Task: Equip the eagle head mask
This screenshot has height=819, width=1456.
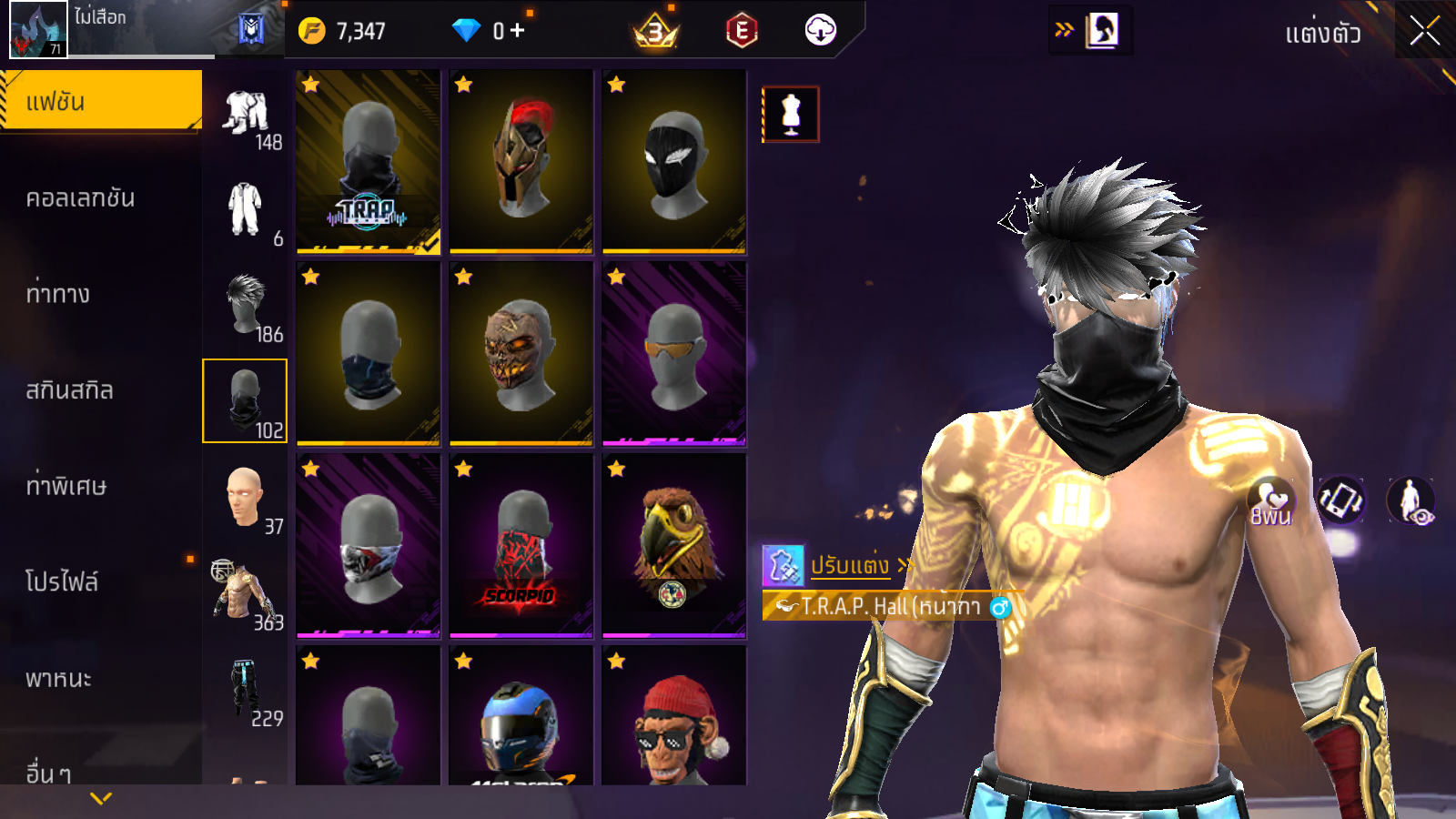Action: click(x=674, y=545)
